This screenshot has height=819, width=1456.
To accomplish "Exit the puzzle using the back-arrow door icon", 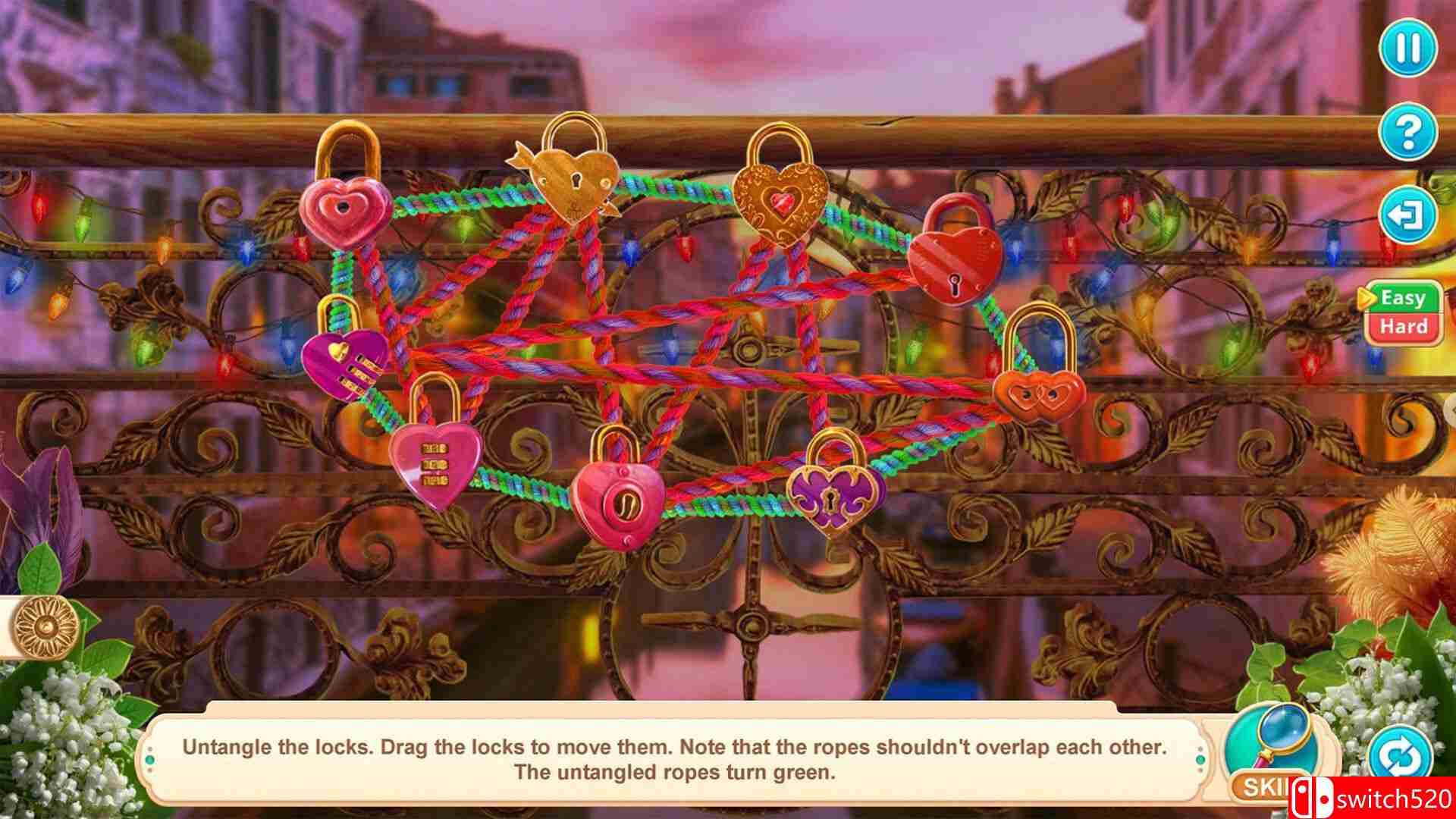I will (x=1408, y=216).
